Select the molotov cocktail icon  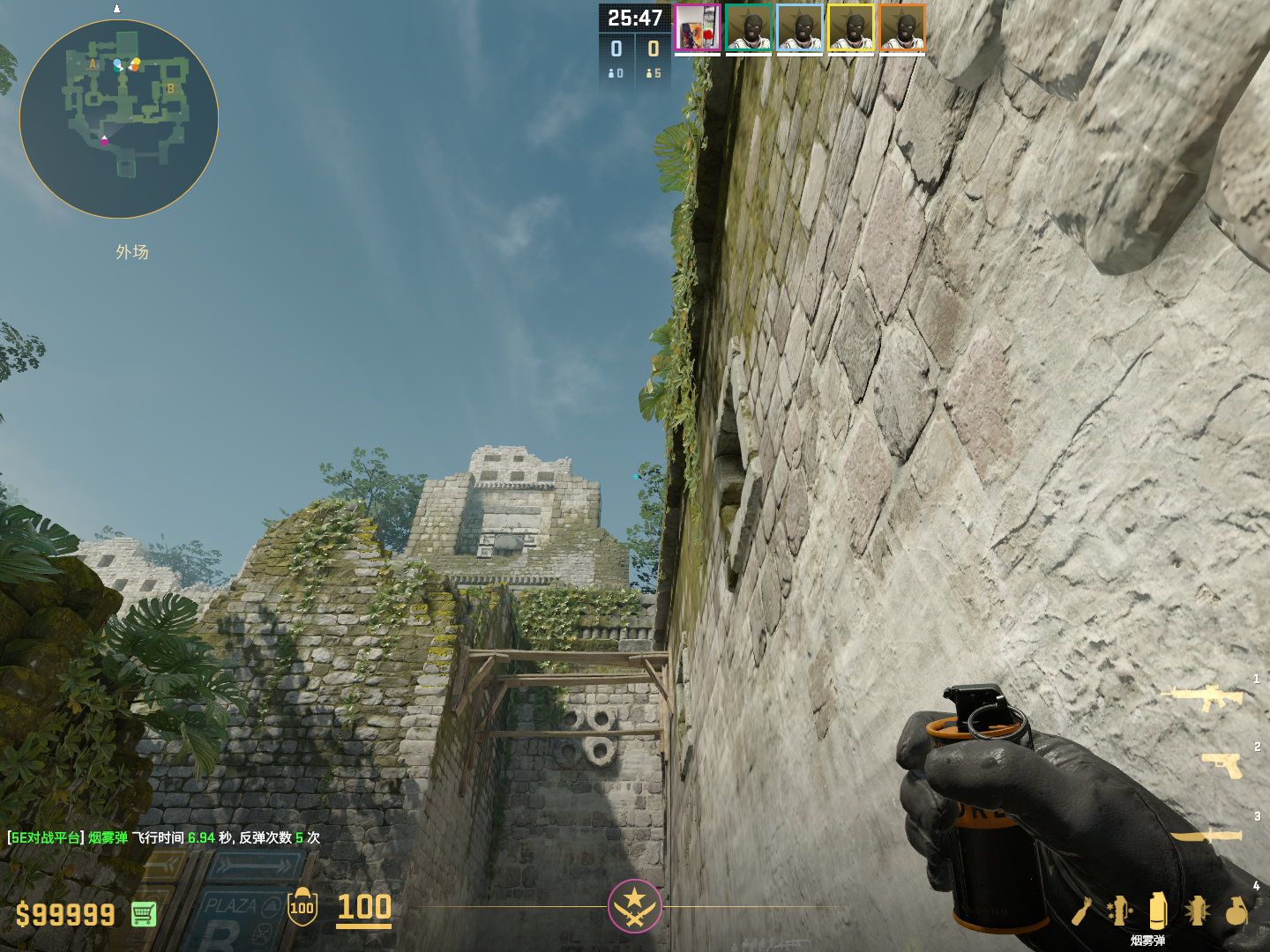[x=1082, y=911]
